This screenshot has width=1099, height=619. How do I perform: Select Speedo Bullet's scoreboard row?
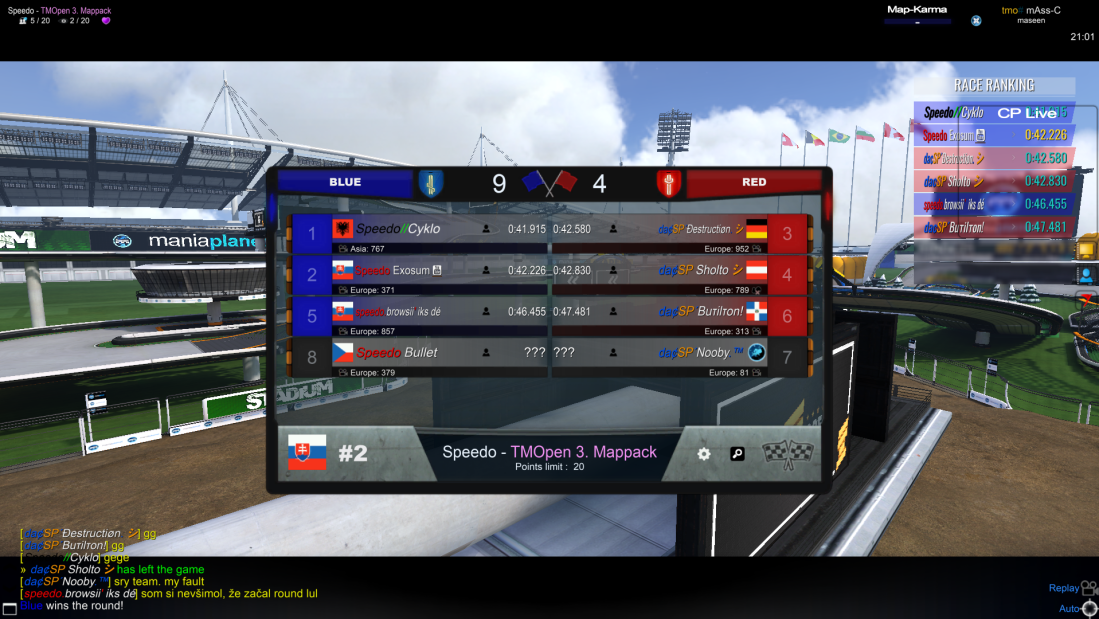(420, 357)
